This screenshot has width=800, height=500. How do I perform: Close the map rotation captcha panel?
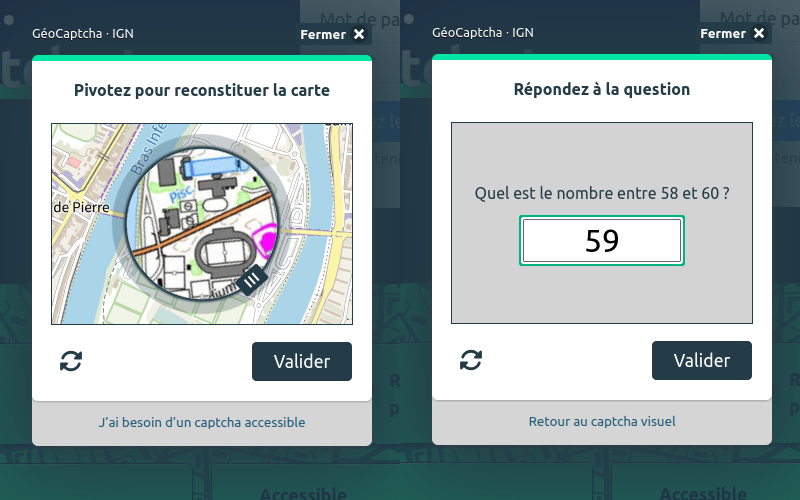pos(334,34)
